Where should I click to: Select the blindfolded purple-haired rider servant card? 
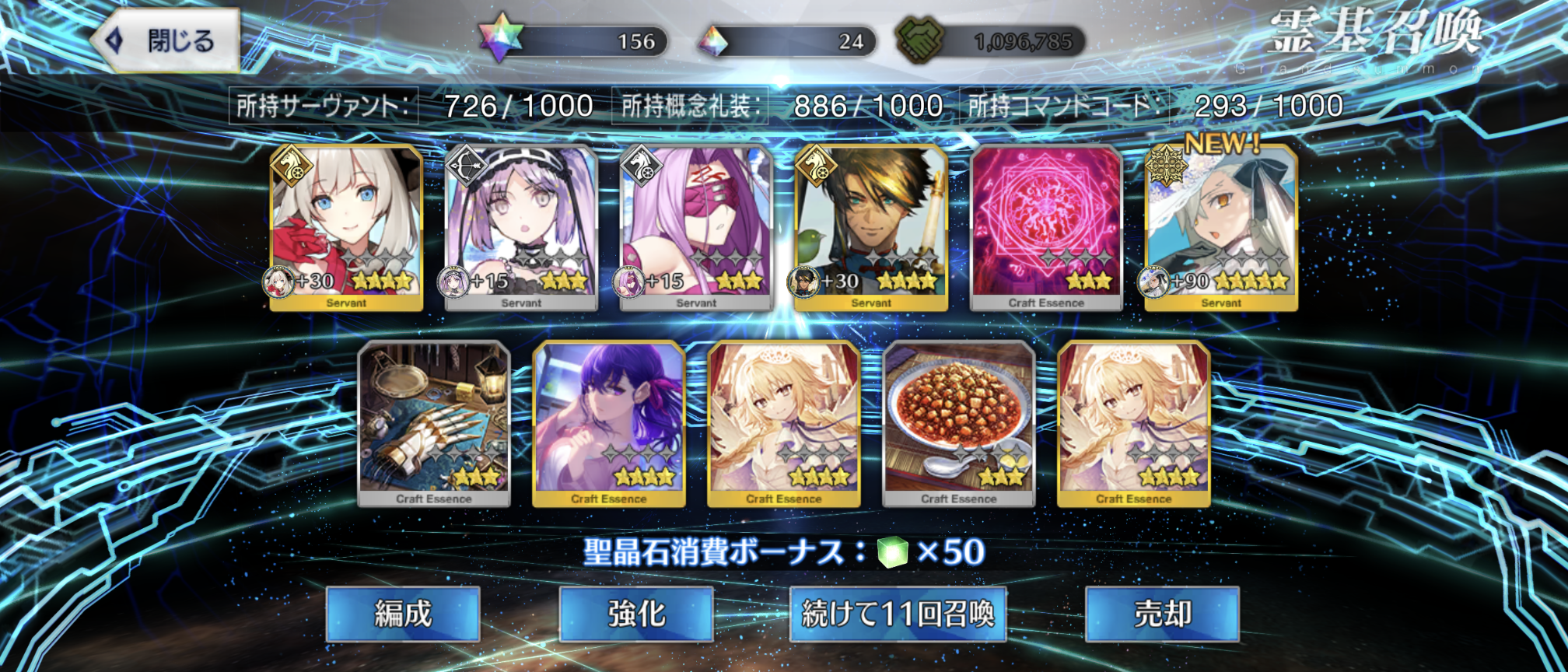696,228
